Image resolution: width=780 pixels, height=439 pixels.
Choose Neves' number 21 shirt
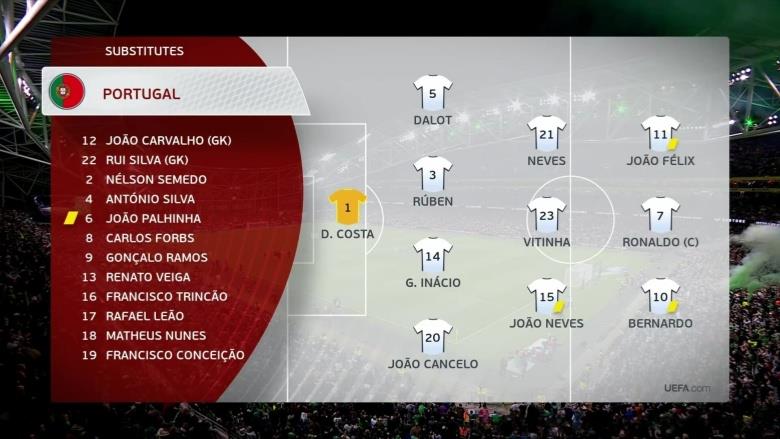[546, 133]
